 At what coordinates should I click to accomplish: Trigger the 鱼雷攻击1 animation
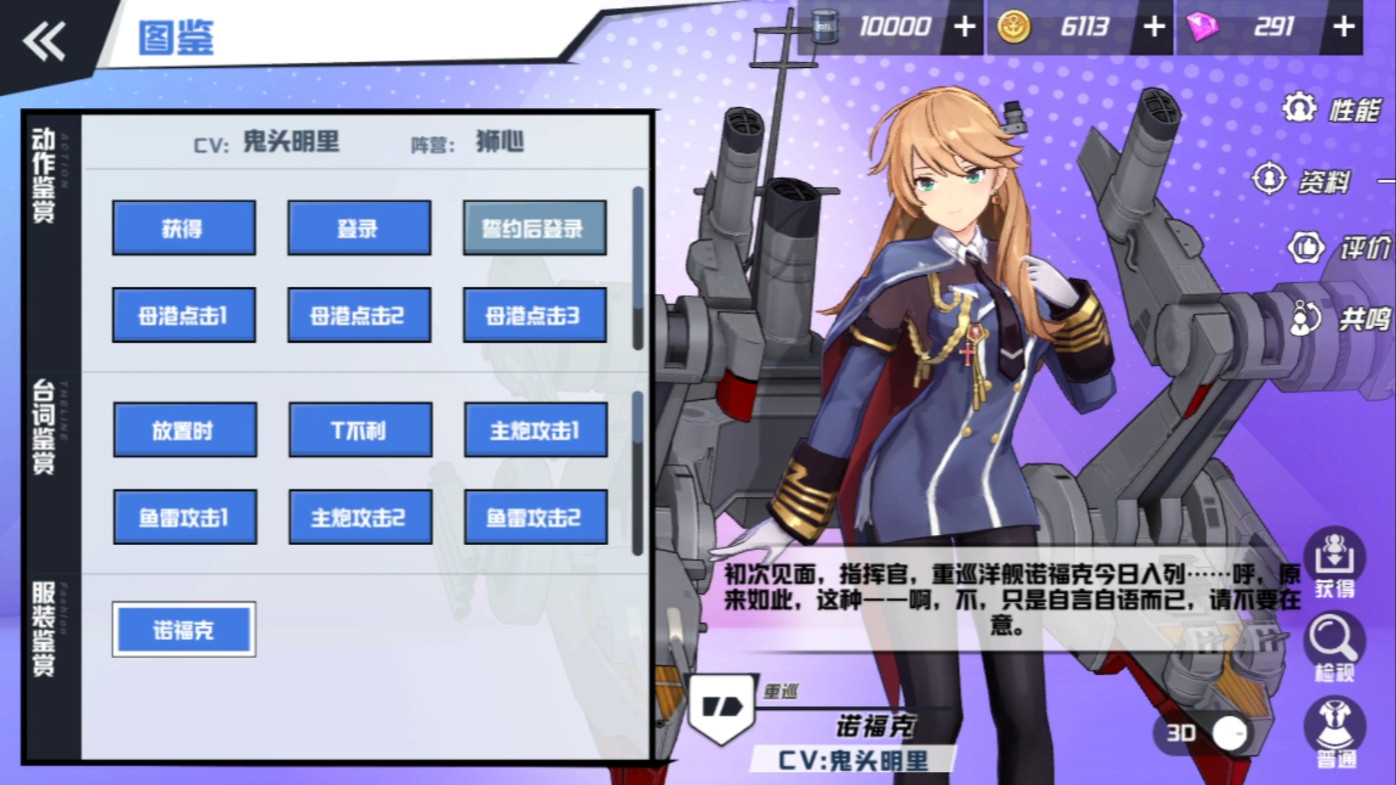[184, 517]
